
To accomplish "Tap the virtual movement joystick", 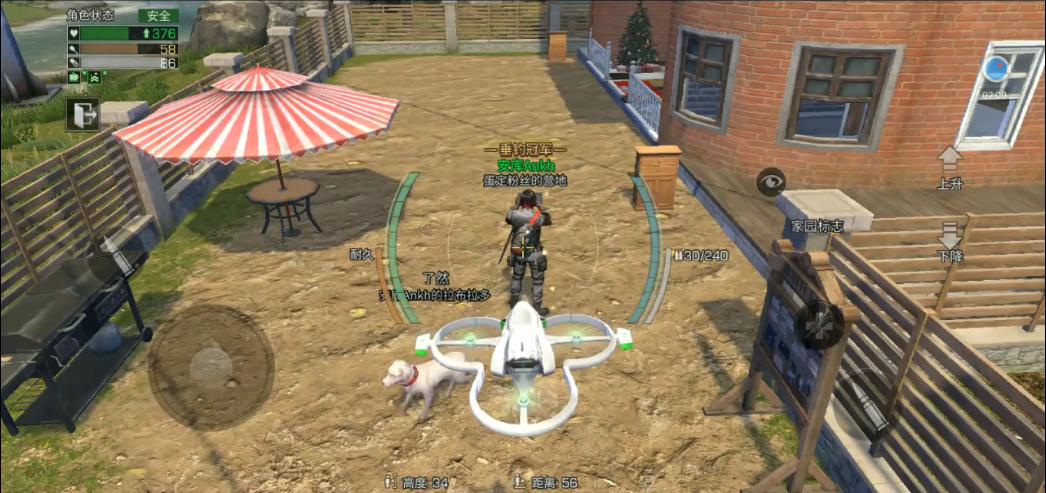I will tap(211, 366).
